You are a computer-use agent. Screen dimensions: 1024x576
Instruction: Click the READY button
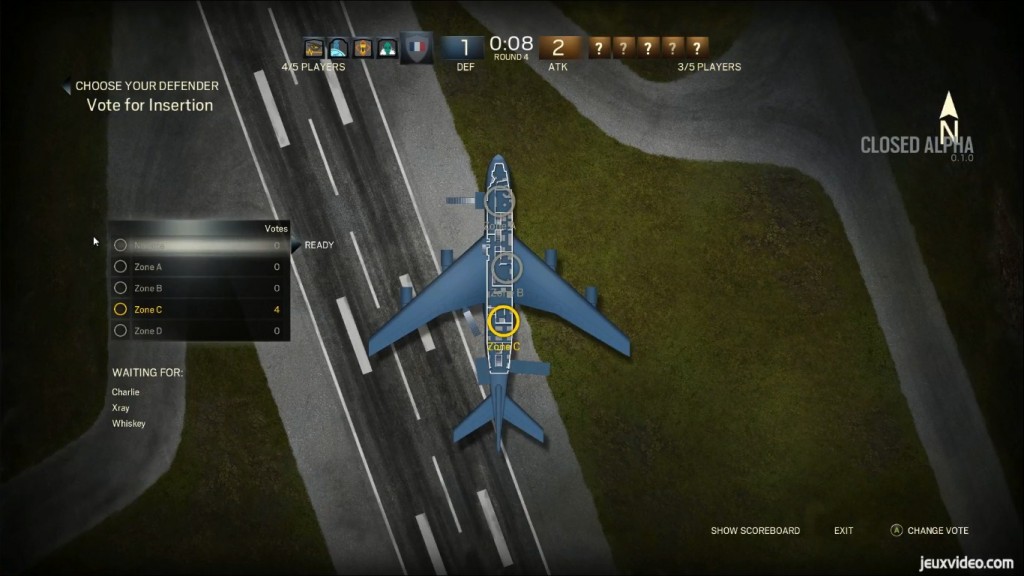[319, 245]
